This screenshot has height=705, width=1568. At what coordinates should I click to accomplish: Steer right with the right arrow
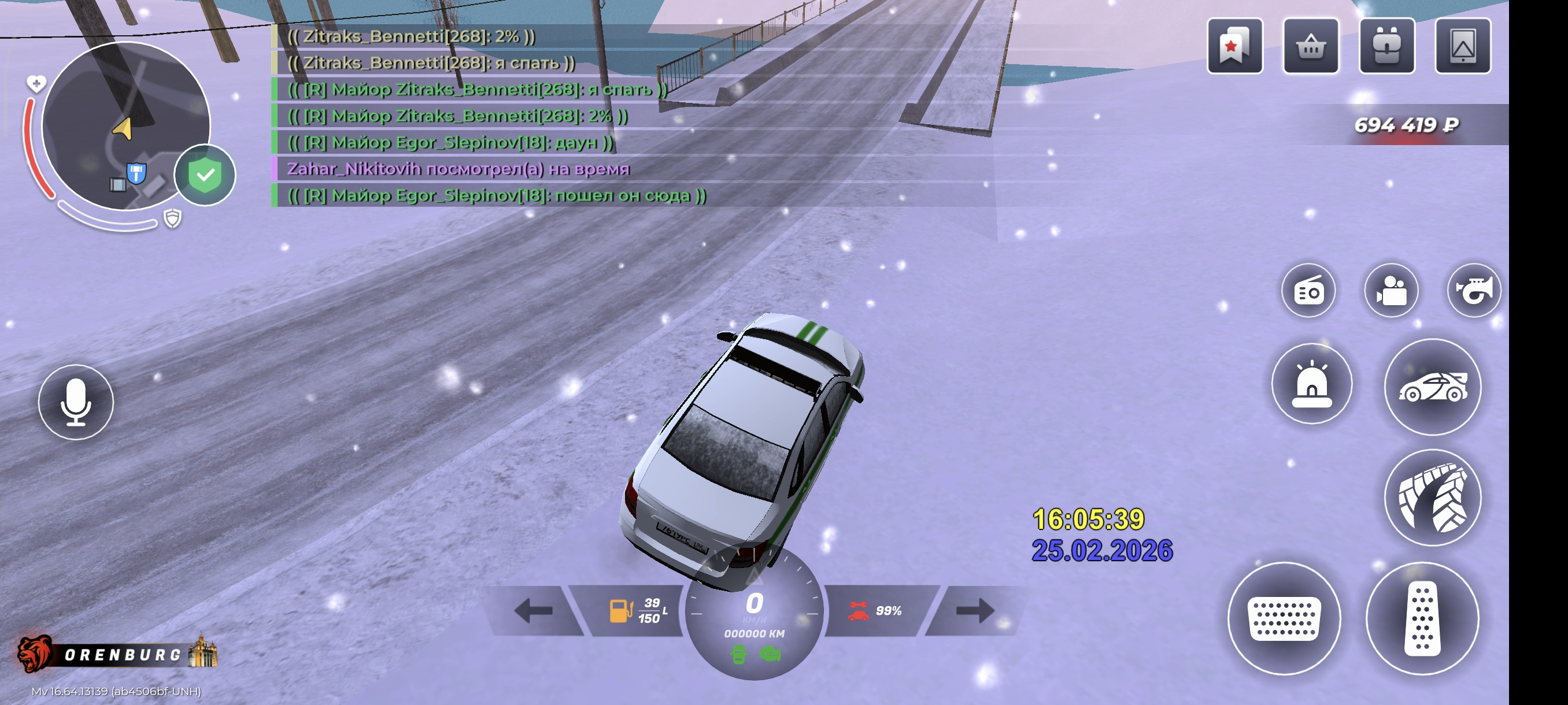(x=975, y=610)
